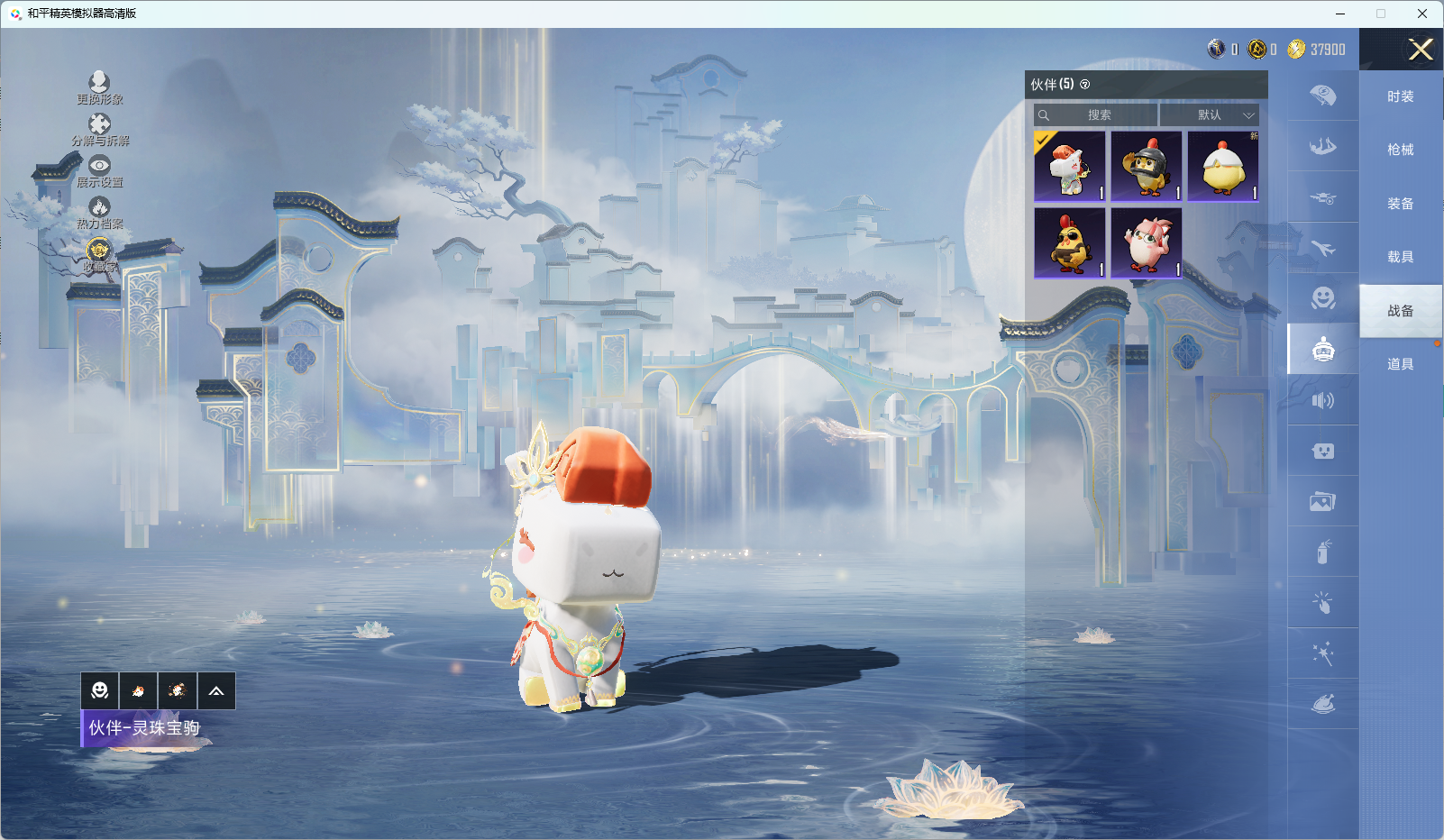This screenshot has width=1444, height=840.
Task: Open the speaker sound category icon
Action: click(x=1322, y=400)
